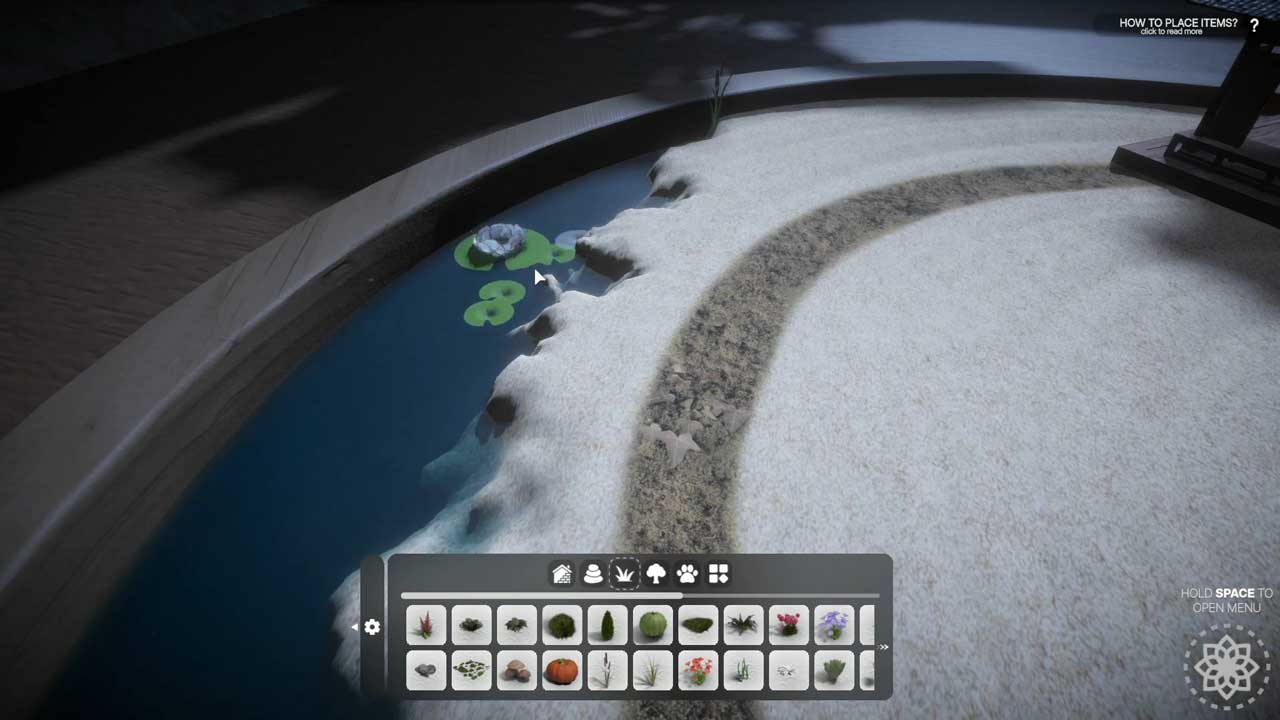Choose the brown mushrooms item
The height and width of the screenshot is (720, 1280).
click(516, 670)
